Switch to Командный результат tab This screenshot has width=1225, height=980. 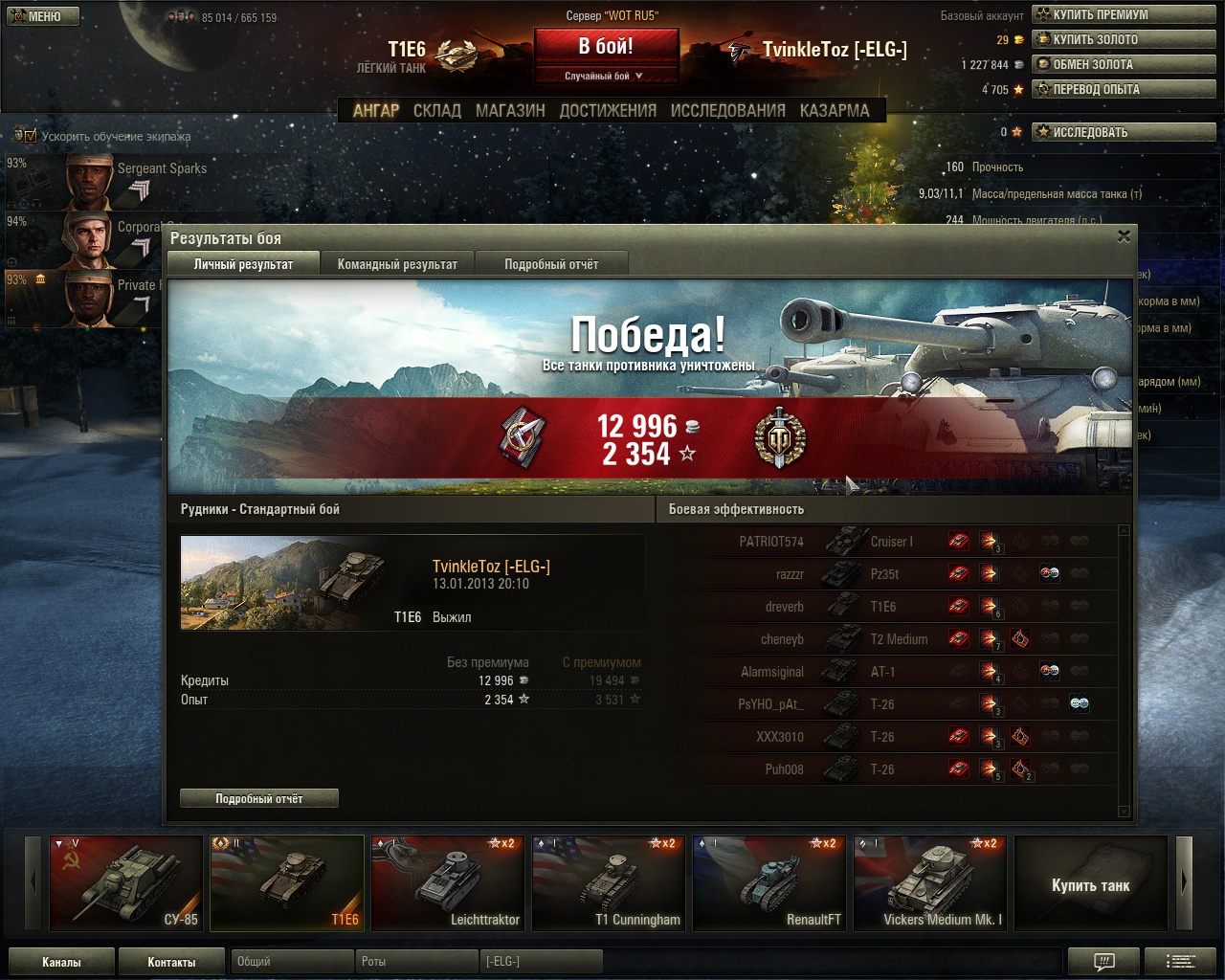point(397,264)
